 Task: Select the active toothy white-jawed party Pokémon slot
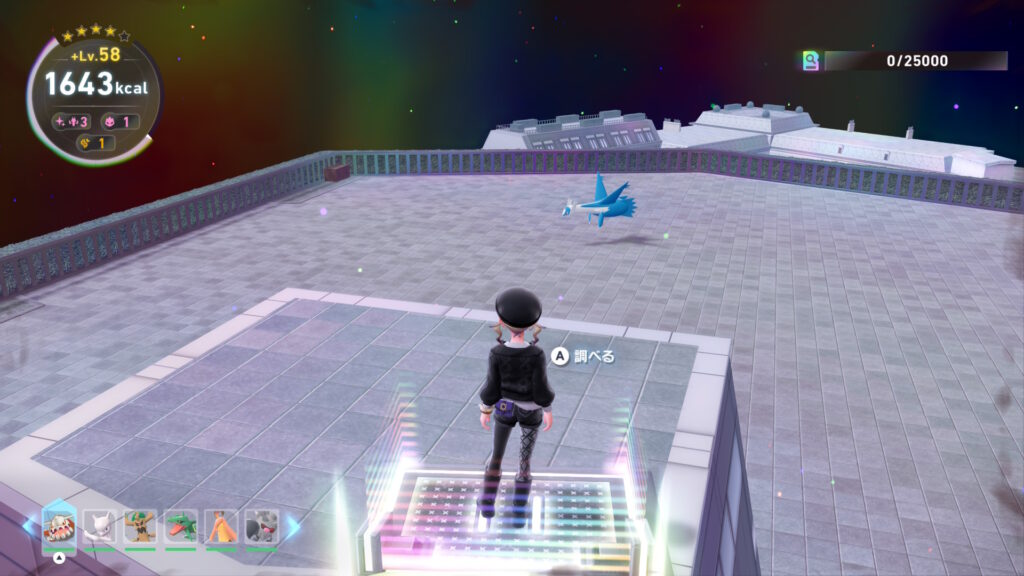point(59,526)
